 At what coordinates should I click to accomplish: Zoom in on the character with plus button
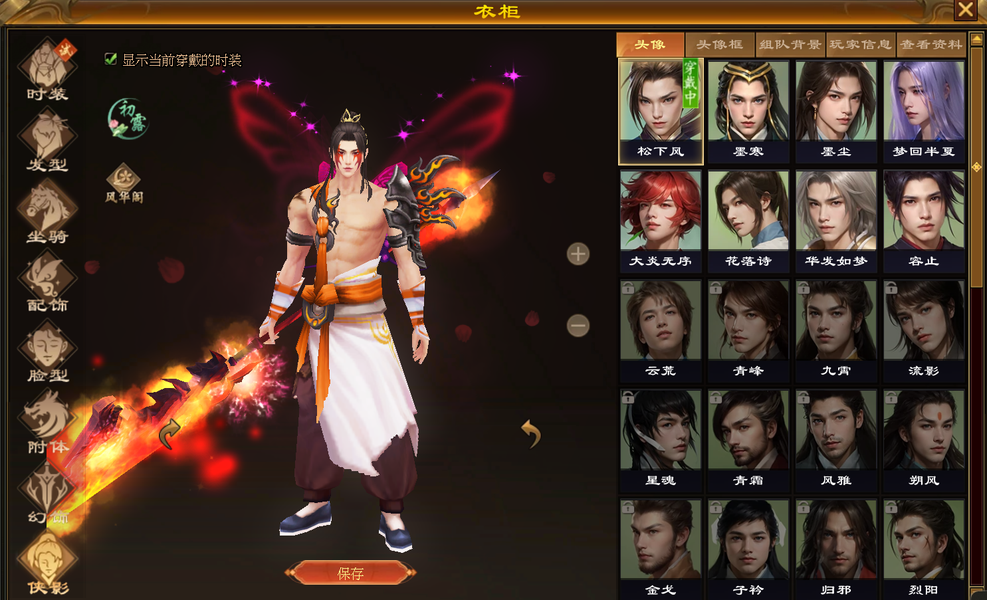[x=578, y=253]
